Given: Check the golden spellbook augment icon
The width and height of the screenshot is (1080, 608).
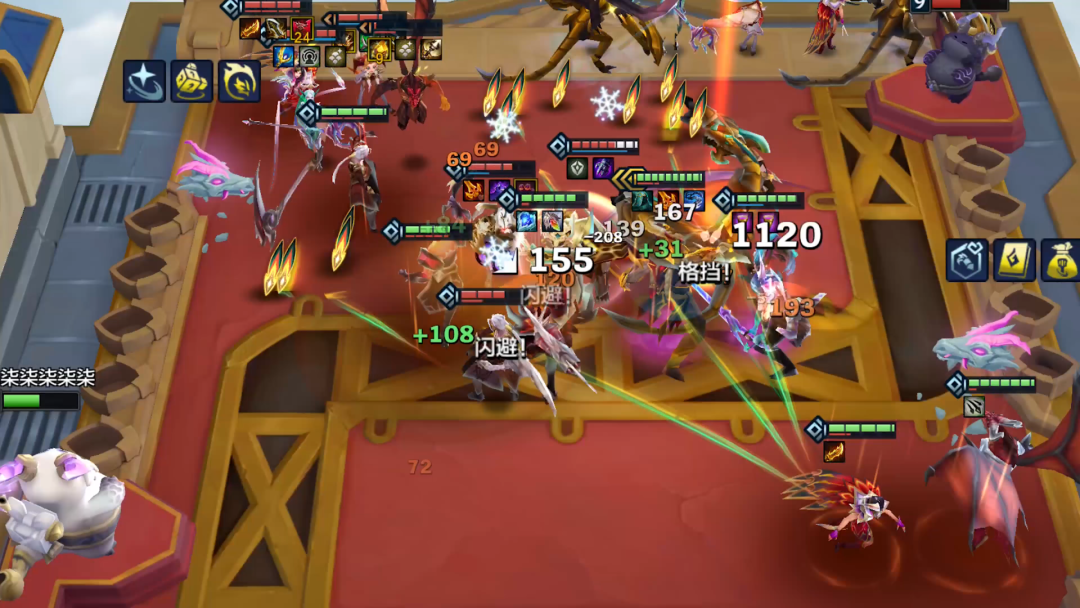Looking at the screenshot, I should (x=1013, y=260).
